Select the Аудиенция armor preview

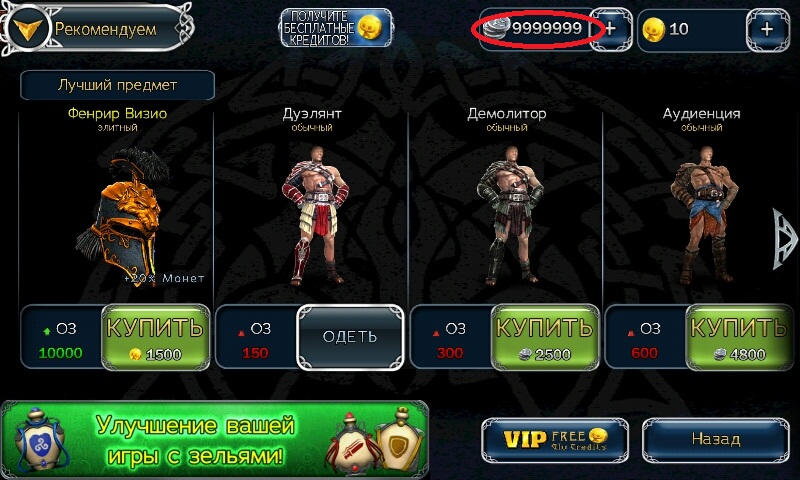tap(700, 215)
